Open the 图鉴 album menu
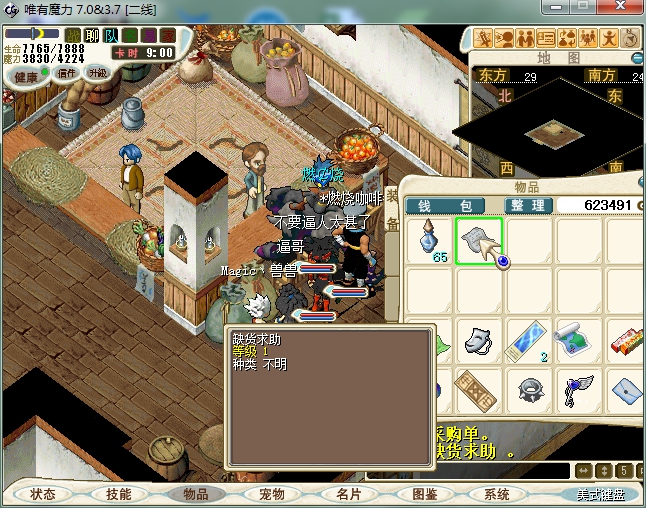Image resolution: width=646 pixels, height=508 pixels. 423,494
